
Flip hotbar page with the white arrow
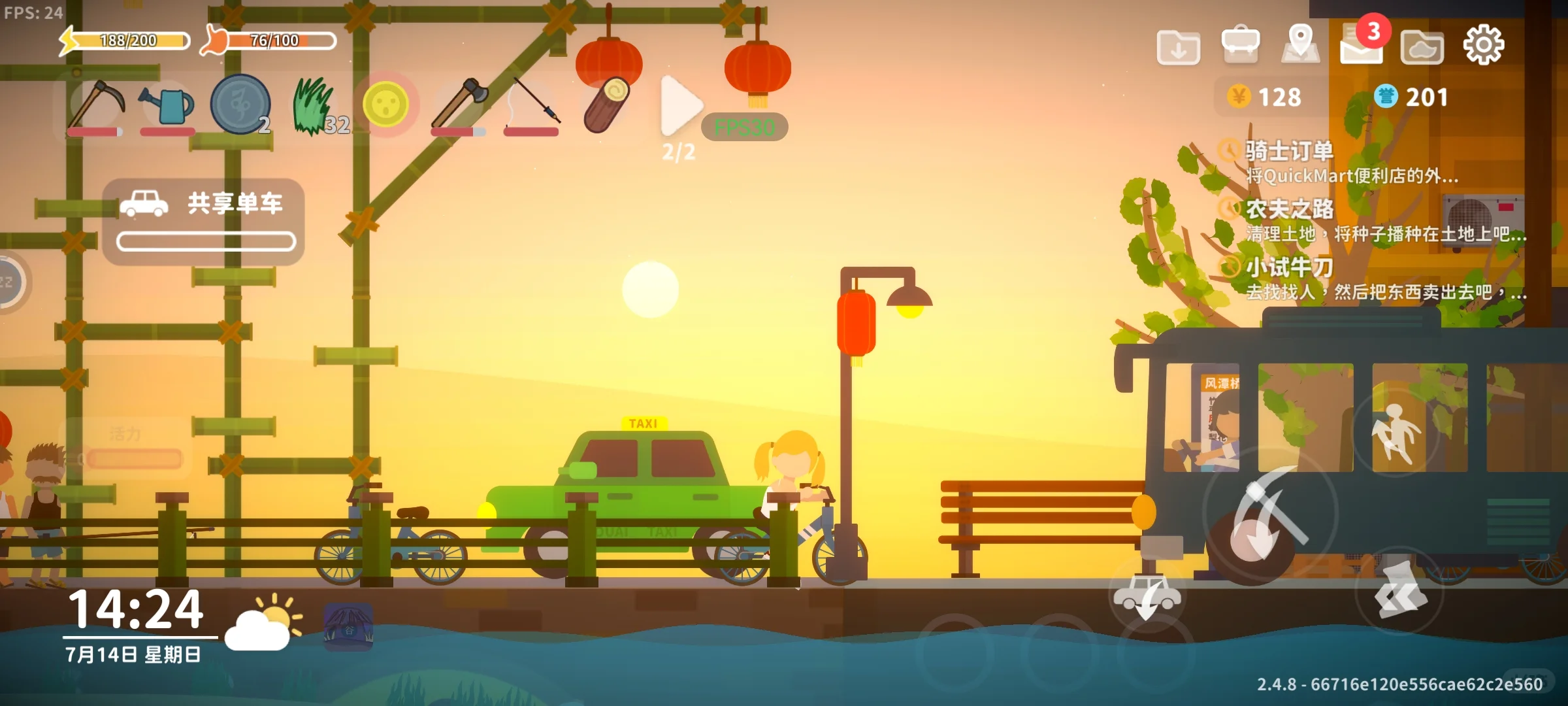point(679,106)
